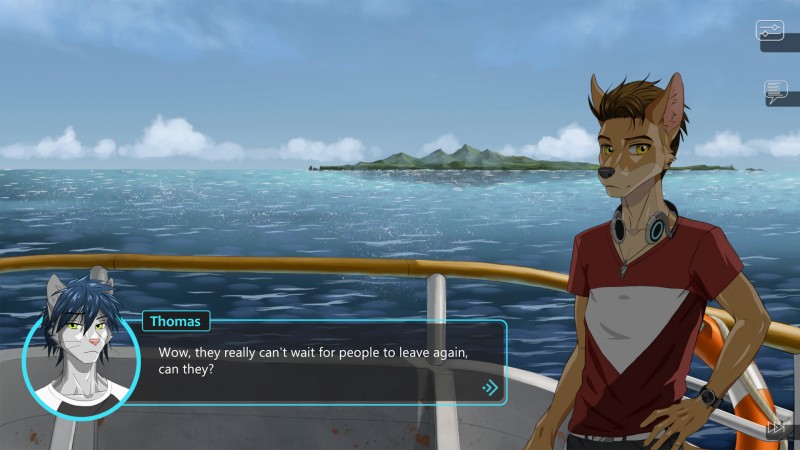
Task: Advance dialogue with the double-arrow continue button
Action: click(490, 387)
